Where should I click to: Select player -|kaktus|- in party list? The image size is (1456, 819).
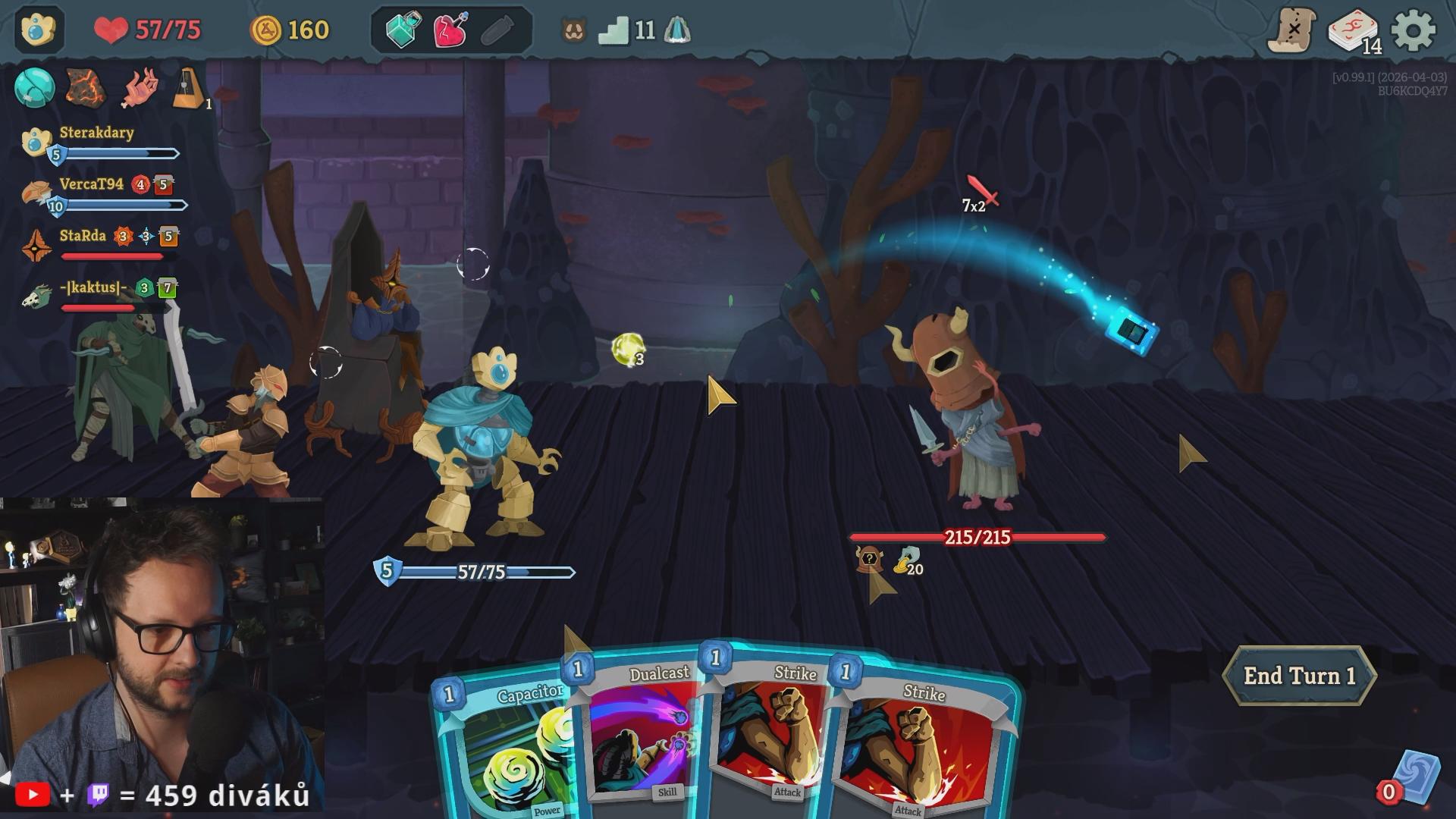coord(93,287)
